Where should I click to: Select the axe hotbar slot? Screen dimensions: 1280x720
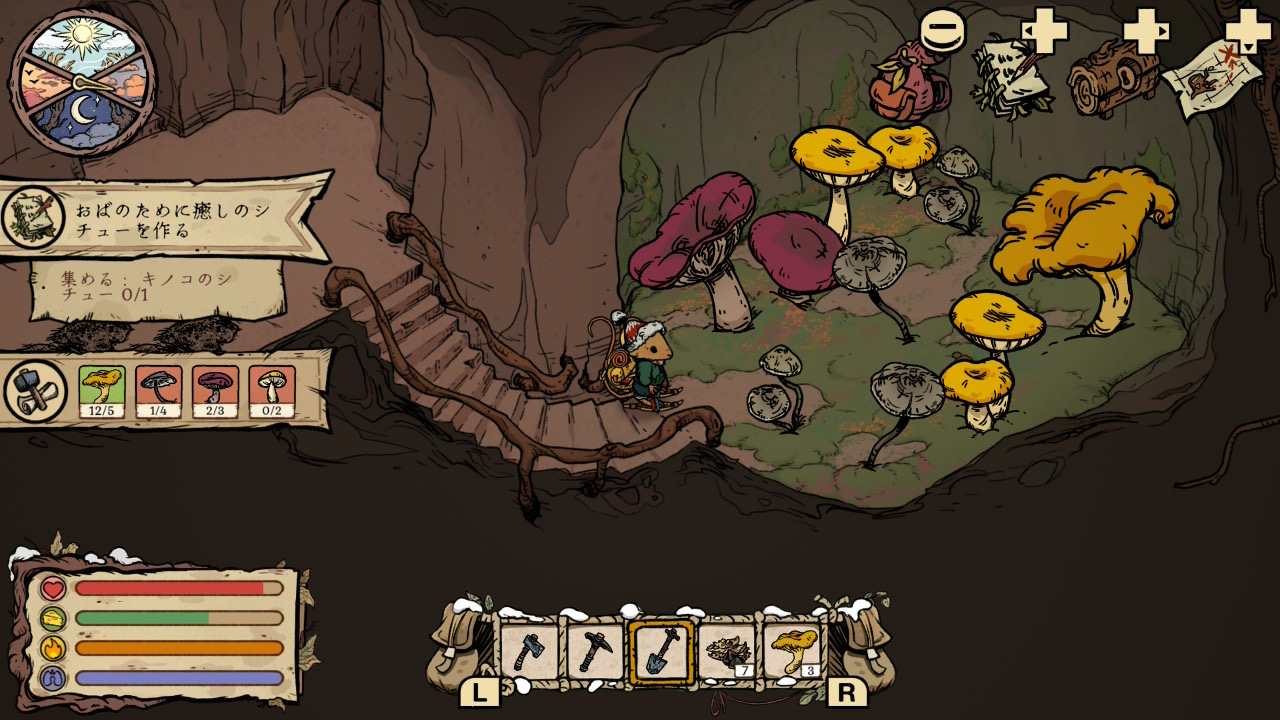click(530, 651)
